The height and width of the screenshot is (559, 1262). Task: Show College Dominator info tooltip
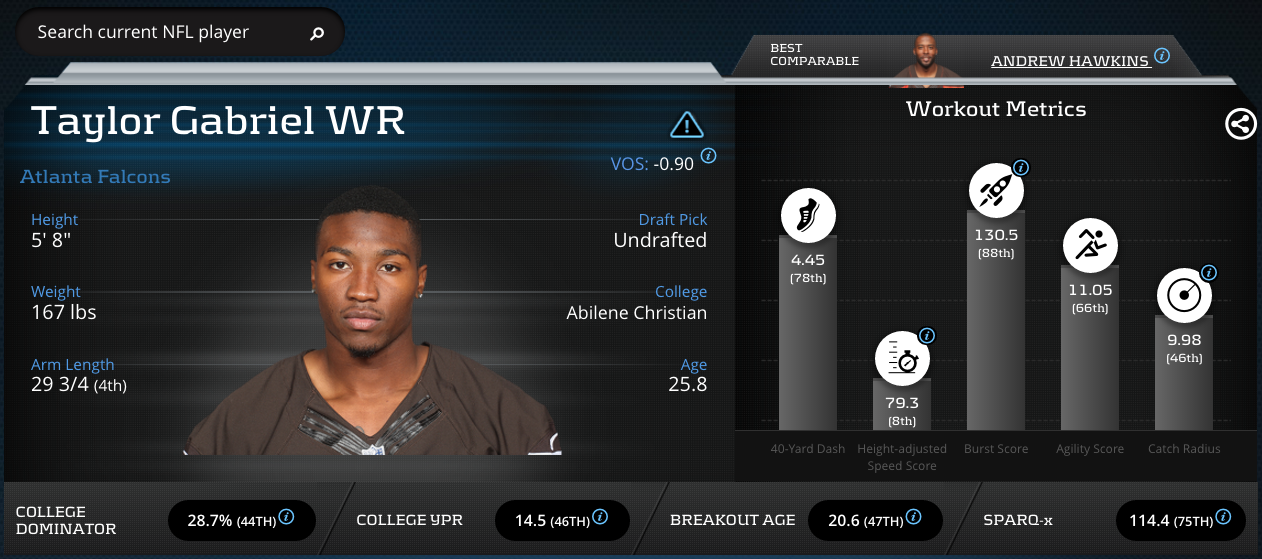pyautogui.click(x=286, y=517)
